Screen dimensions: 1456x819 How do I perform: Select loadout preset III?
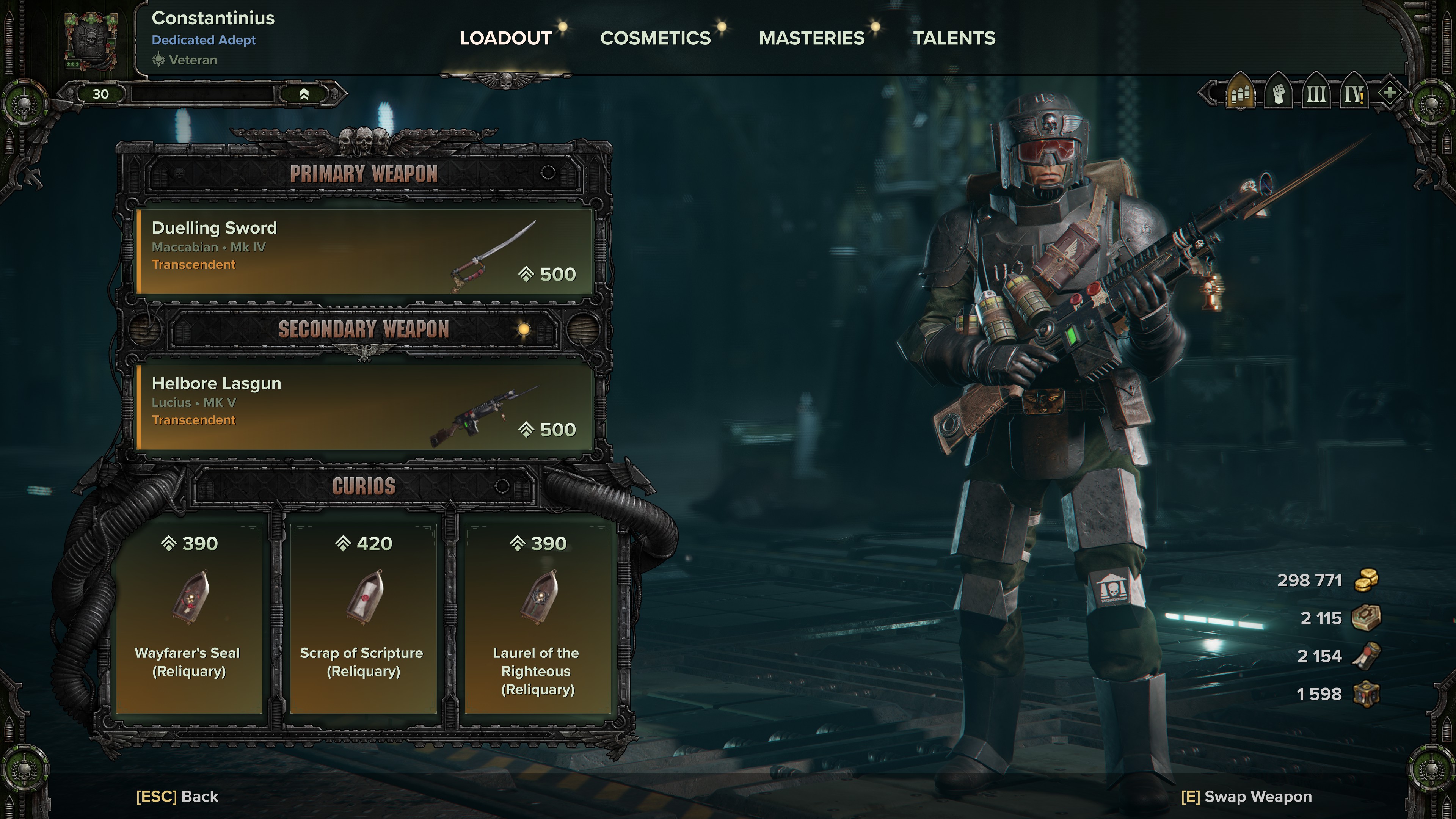pyautogui.click(x=1316, y=93)
